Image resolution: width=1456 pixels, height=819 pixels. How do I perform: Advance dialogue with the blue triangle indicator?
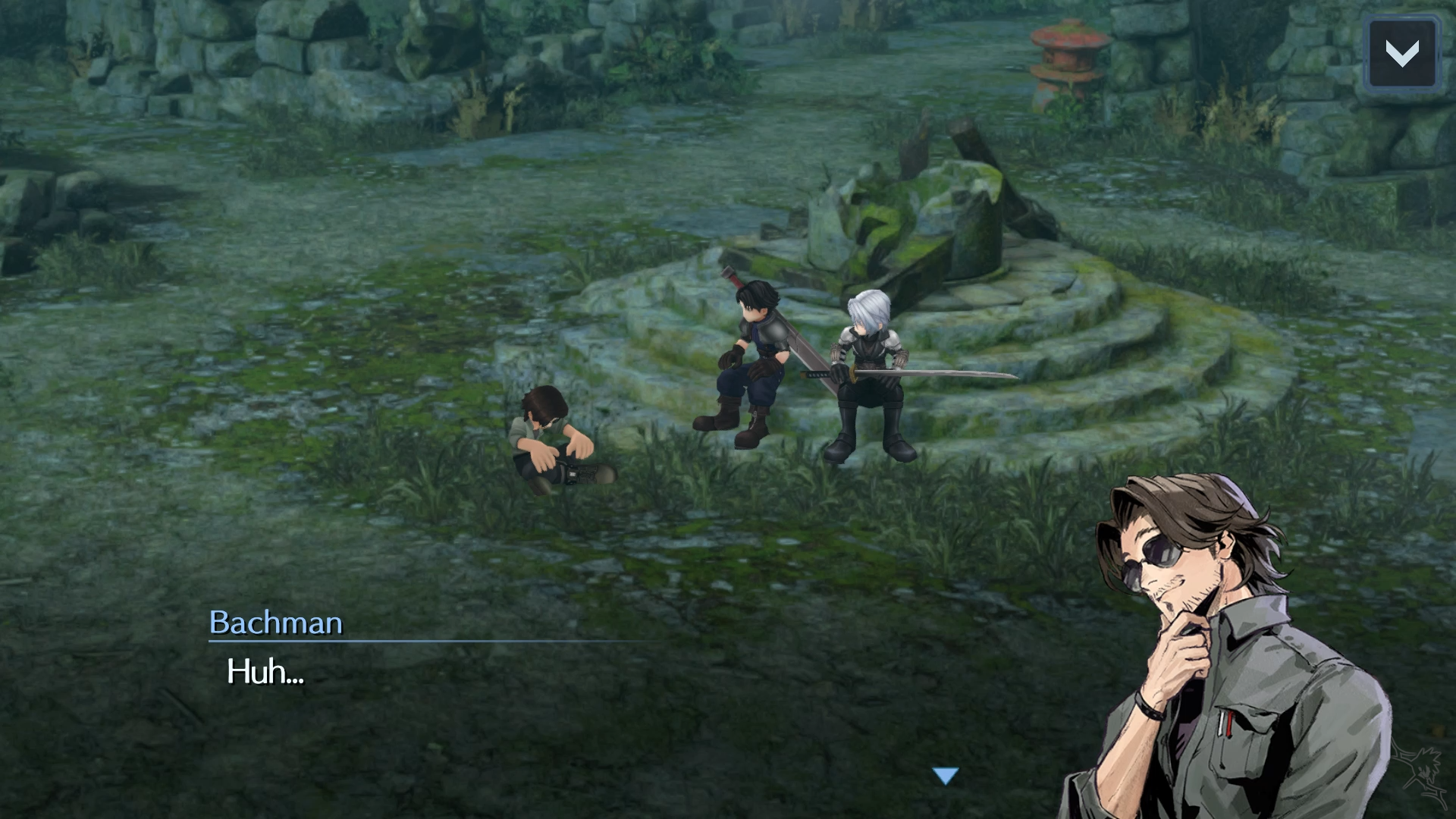tap(946, 776)
